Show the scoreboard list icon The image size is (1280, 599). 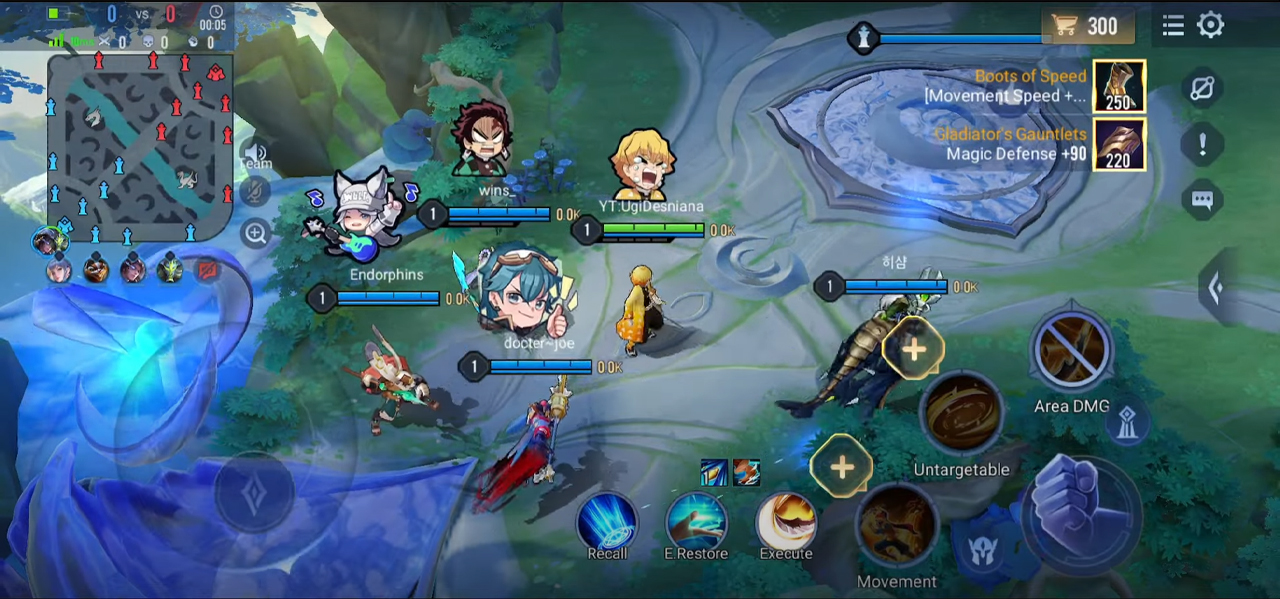pos(1173,26)
